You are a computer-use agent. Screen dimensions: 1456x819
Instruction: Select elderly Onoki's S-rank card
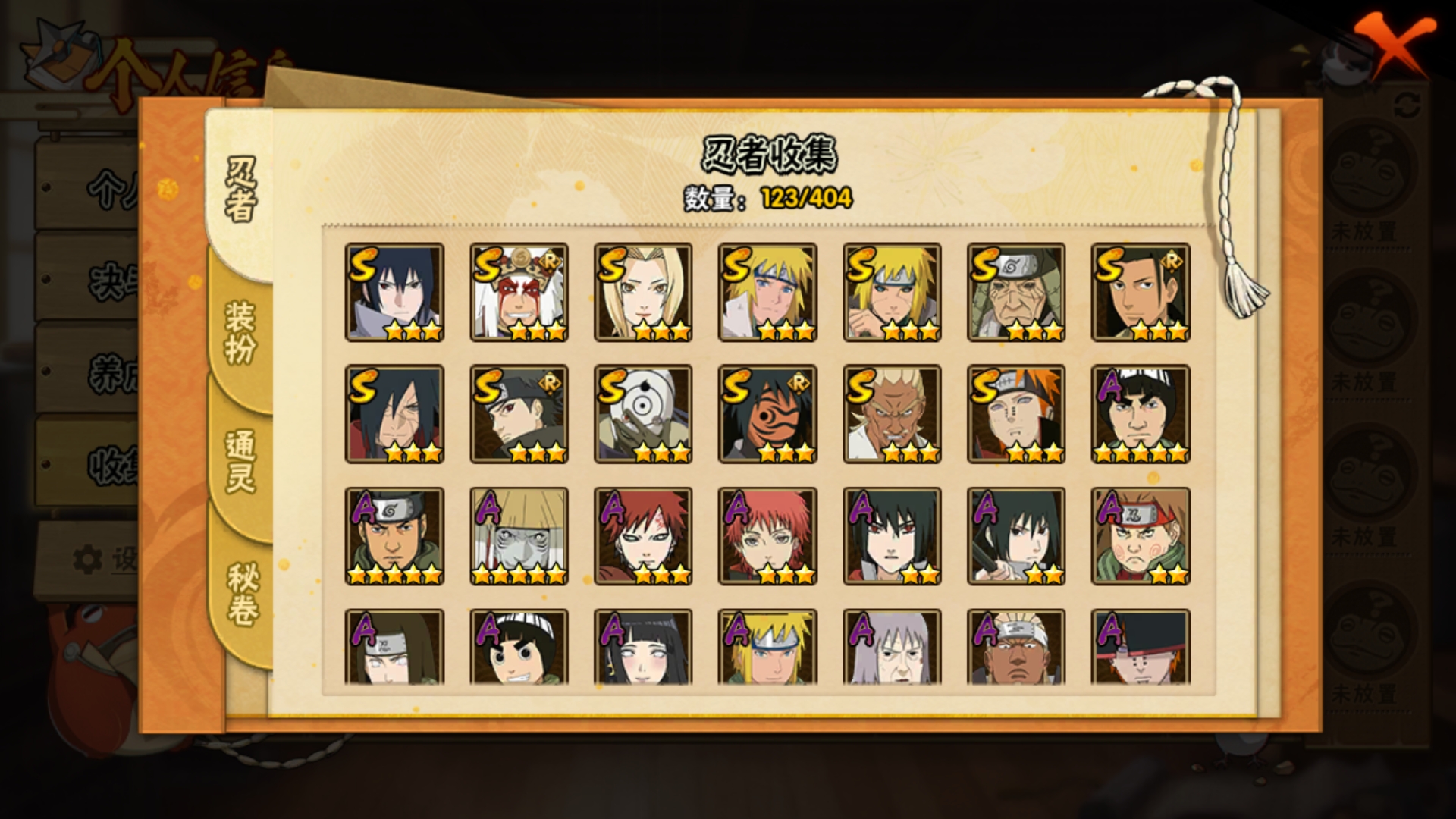[1016, 292]
